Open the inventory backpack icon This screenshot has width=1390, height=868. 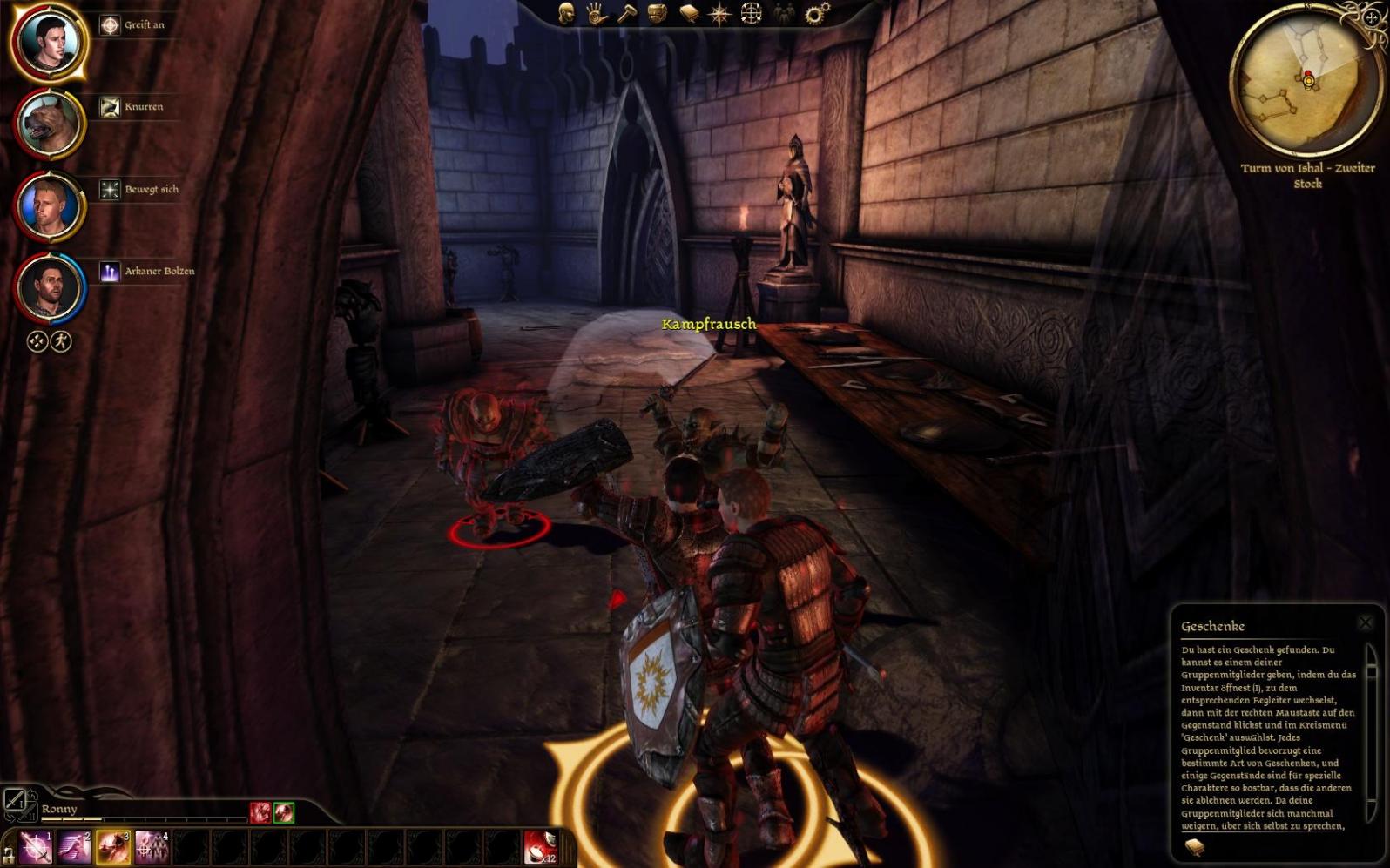[658, 14]
